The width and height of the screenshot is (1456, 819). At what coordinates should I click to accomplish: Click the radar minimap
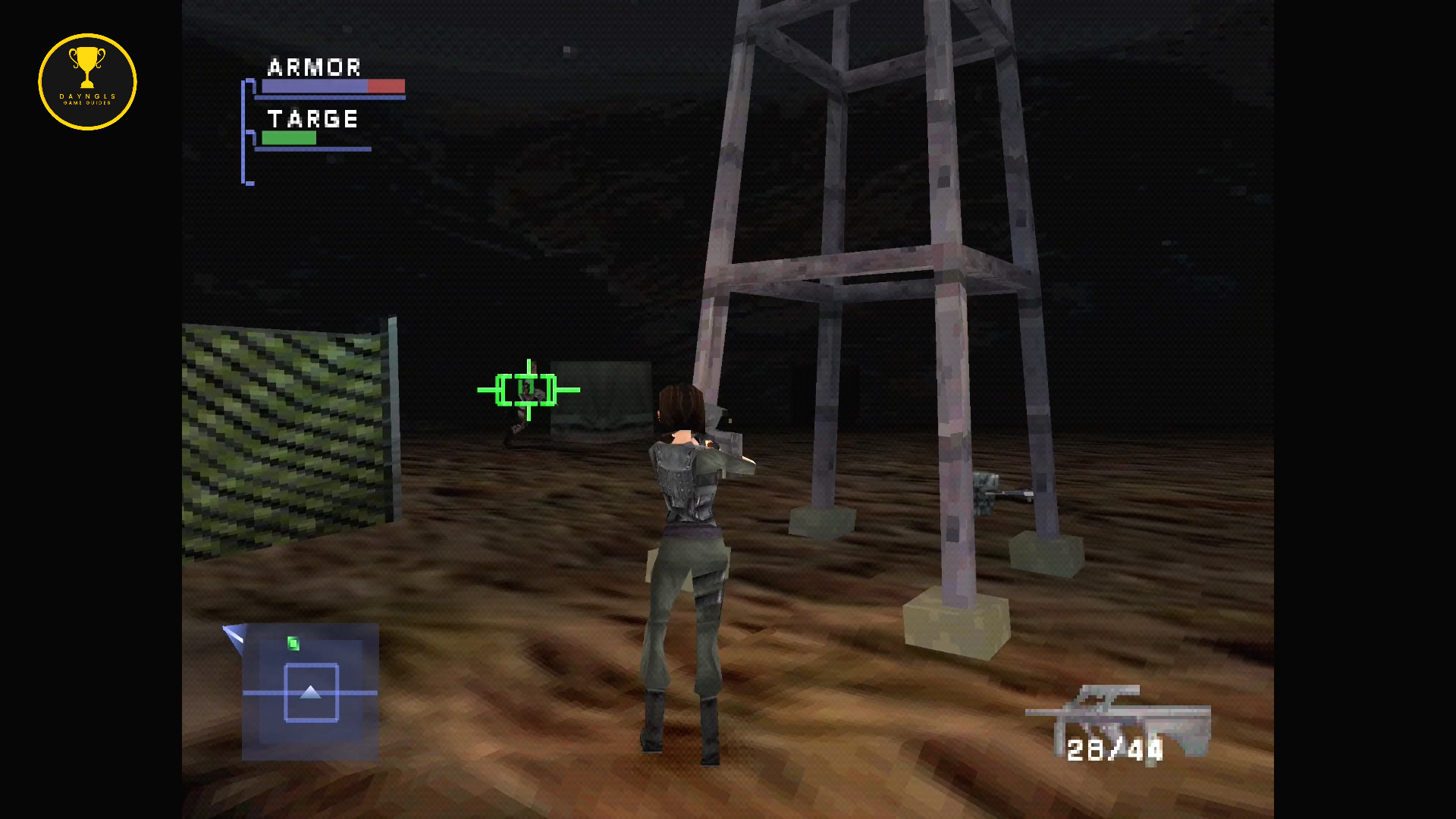point(310,692)
